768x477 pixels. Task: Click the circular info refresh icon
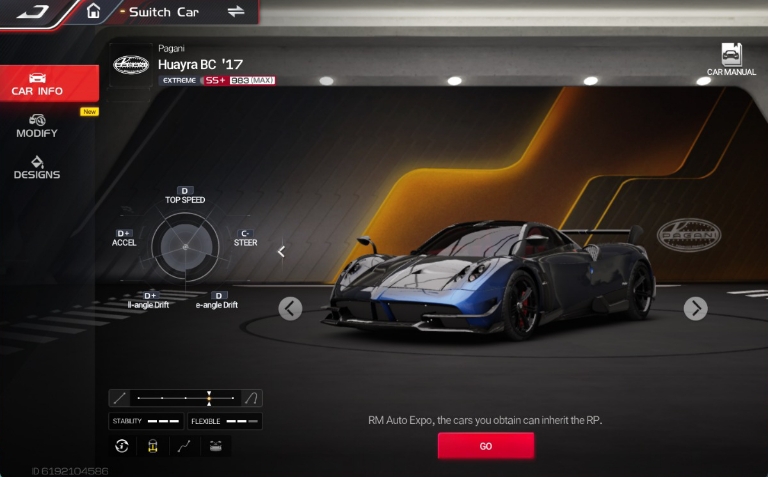click(122, 446)
